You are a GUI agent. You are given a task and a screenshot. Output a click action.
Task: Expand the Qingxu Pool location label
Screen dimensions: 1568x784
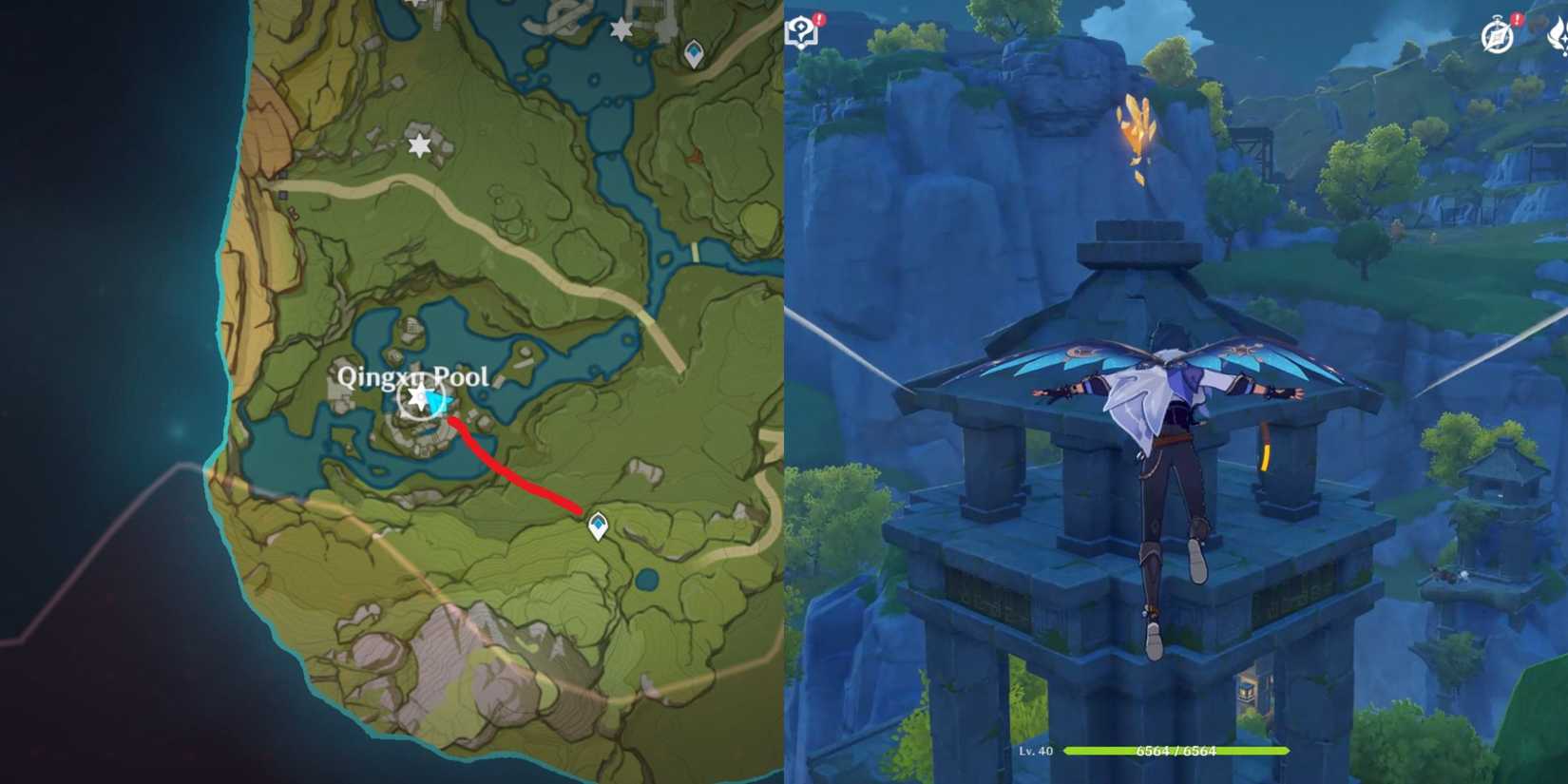(x=415, y=376)
